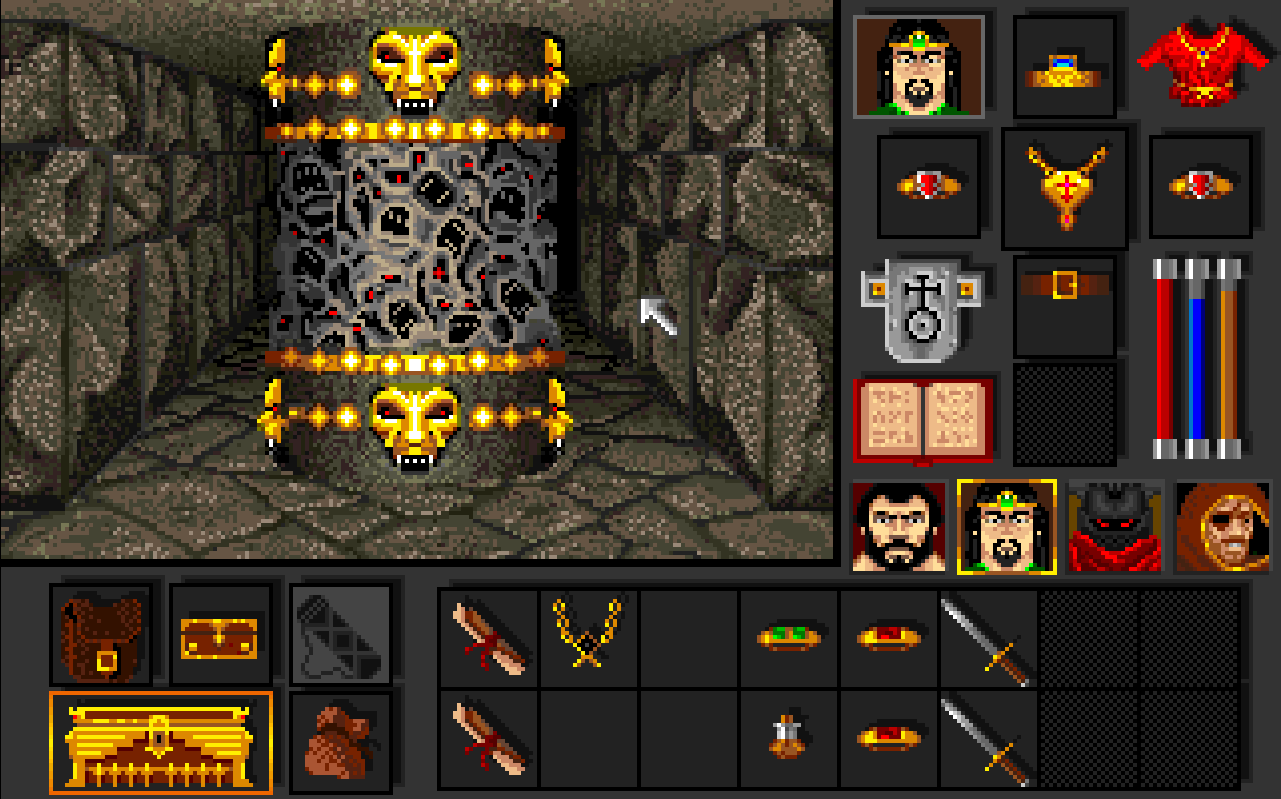This screenshot has width=1281, height=799.
Task: Pick up the small potion flask
Action: (x=789, y=739)
